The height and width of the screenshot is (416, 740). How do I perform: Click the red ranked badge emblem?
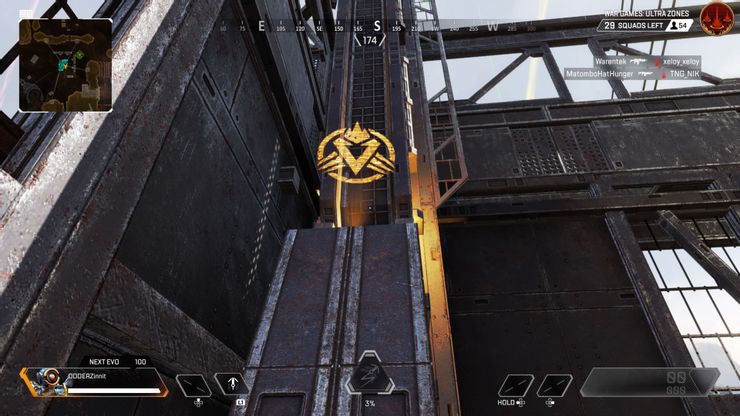[x=714, y=19]
